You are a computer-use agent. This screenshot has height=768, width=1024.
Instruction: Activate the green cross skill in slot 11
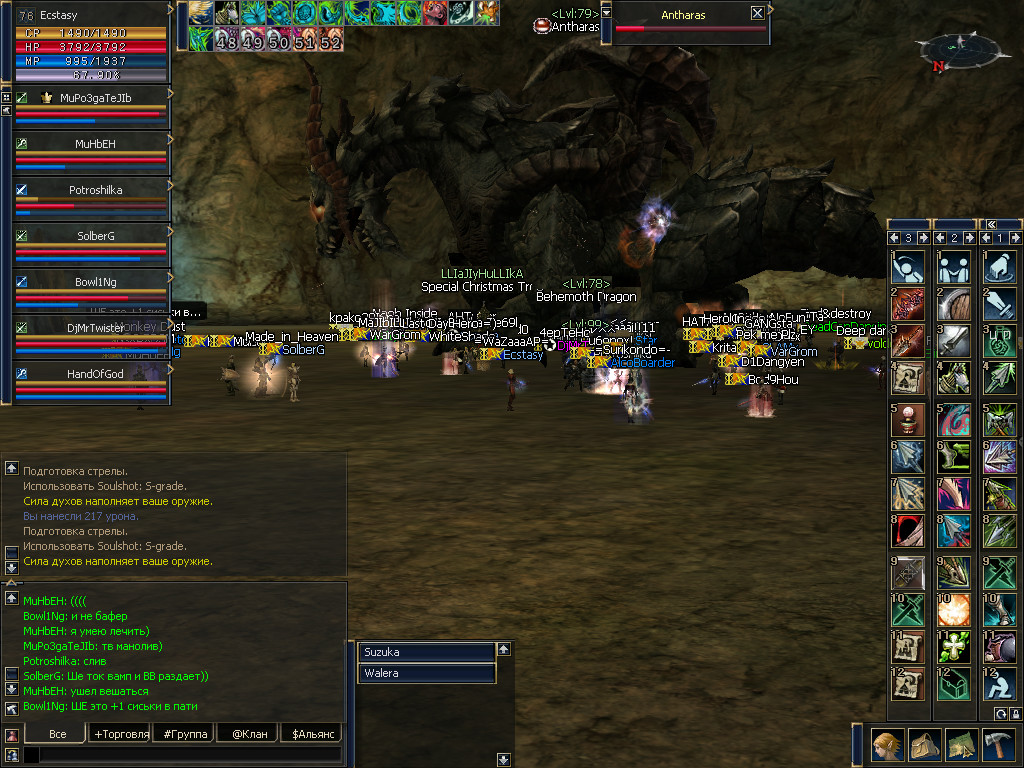click(x=954, y=647)
